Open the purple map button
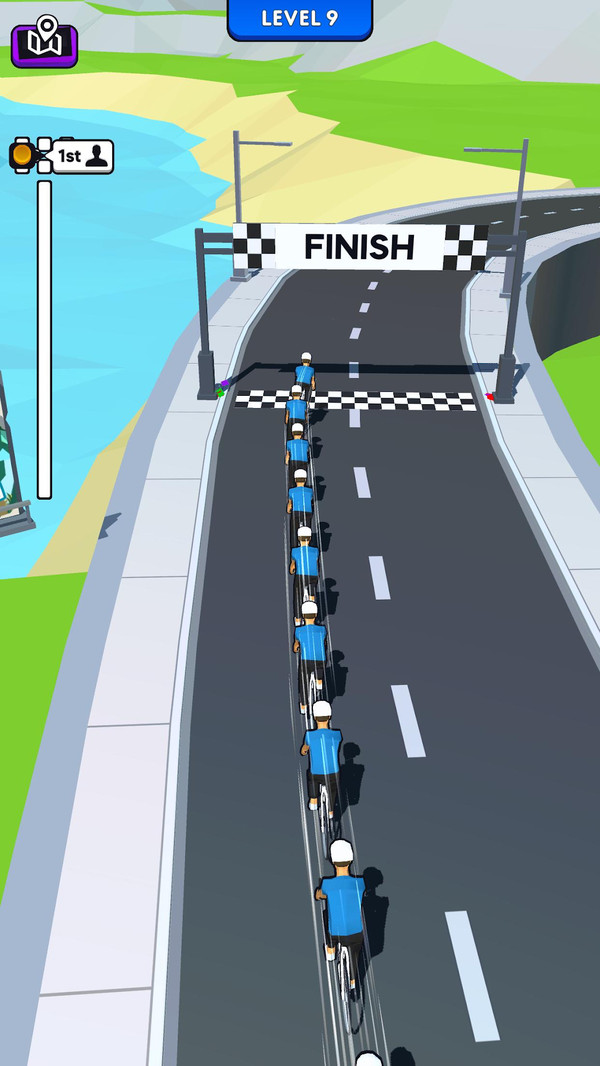600x1066 pixels. pos(44,43)
